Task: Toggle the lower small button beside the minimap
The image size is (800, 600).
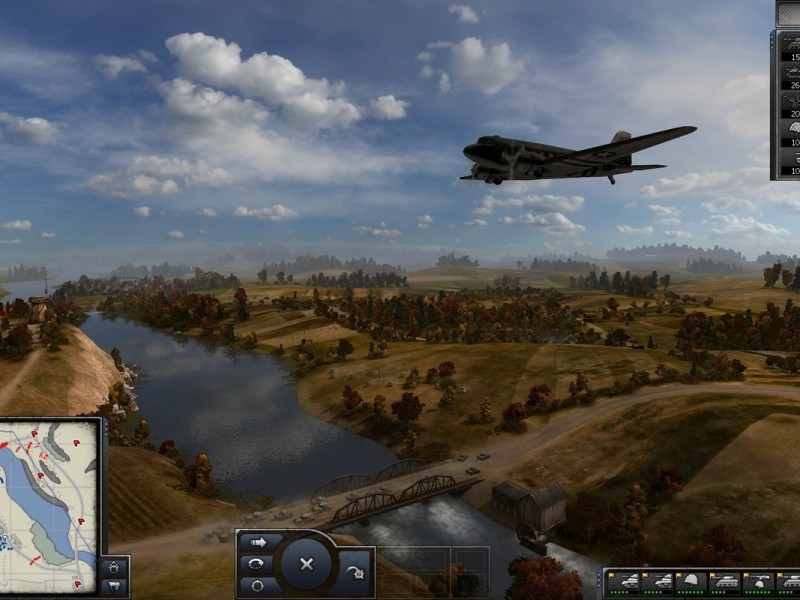Action: 115,586
